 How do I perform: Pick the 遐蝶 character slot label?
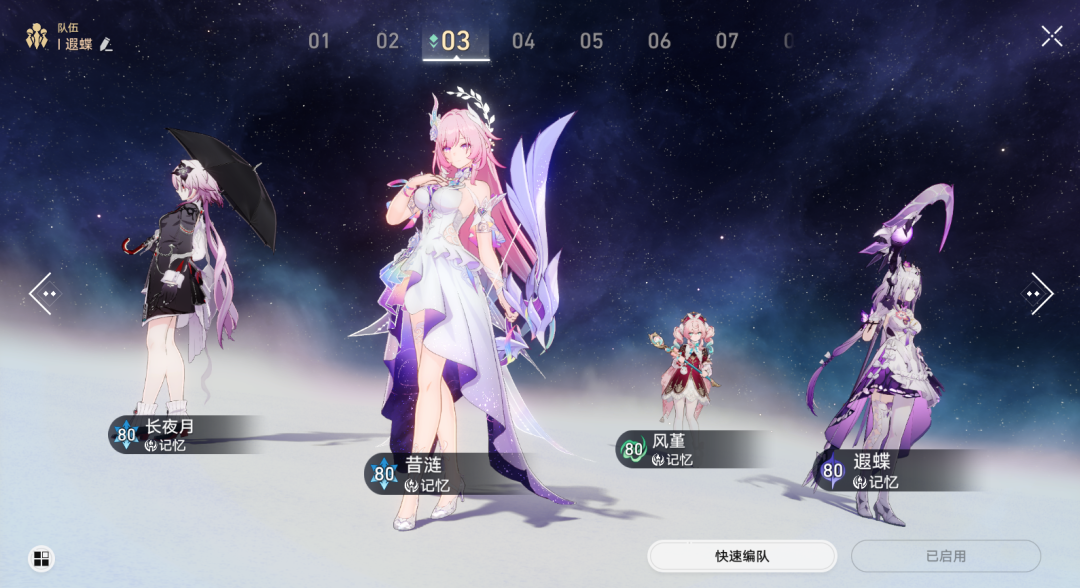click(872, 471)
